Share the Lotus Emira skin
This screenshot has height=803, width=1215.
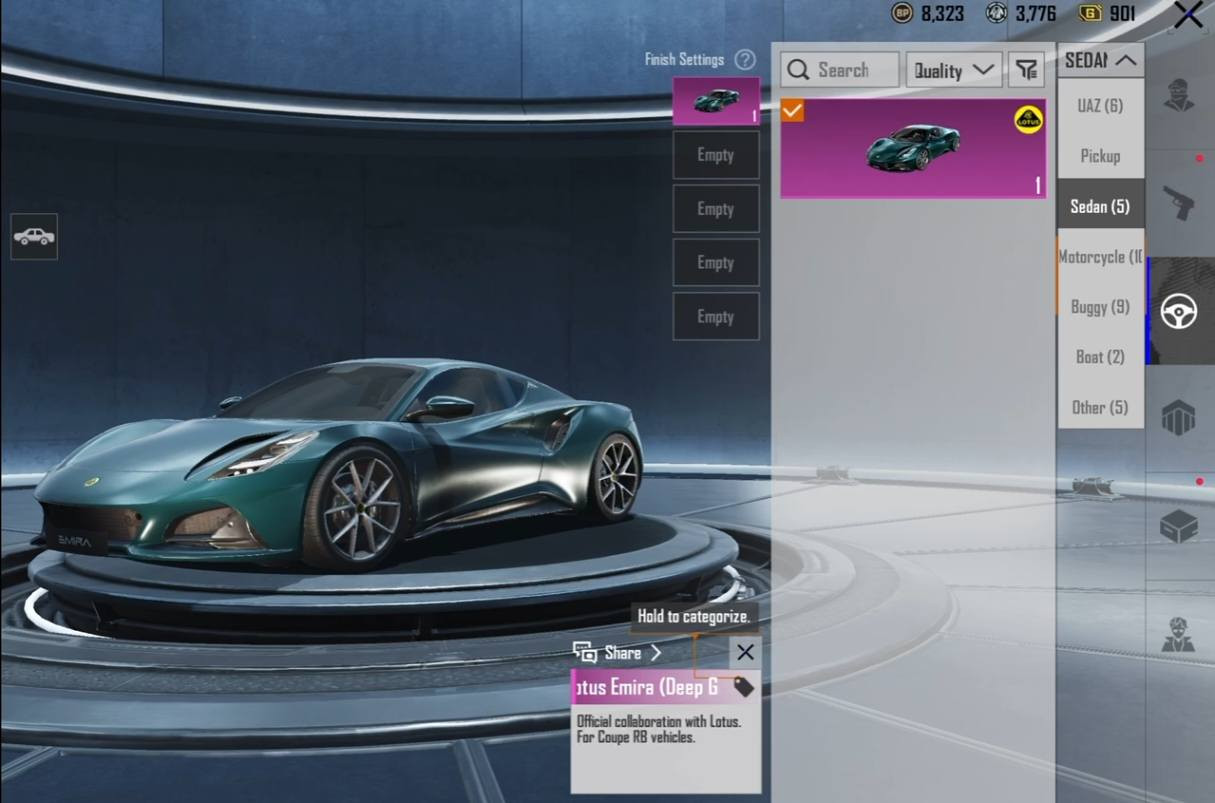(619, 653)
